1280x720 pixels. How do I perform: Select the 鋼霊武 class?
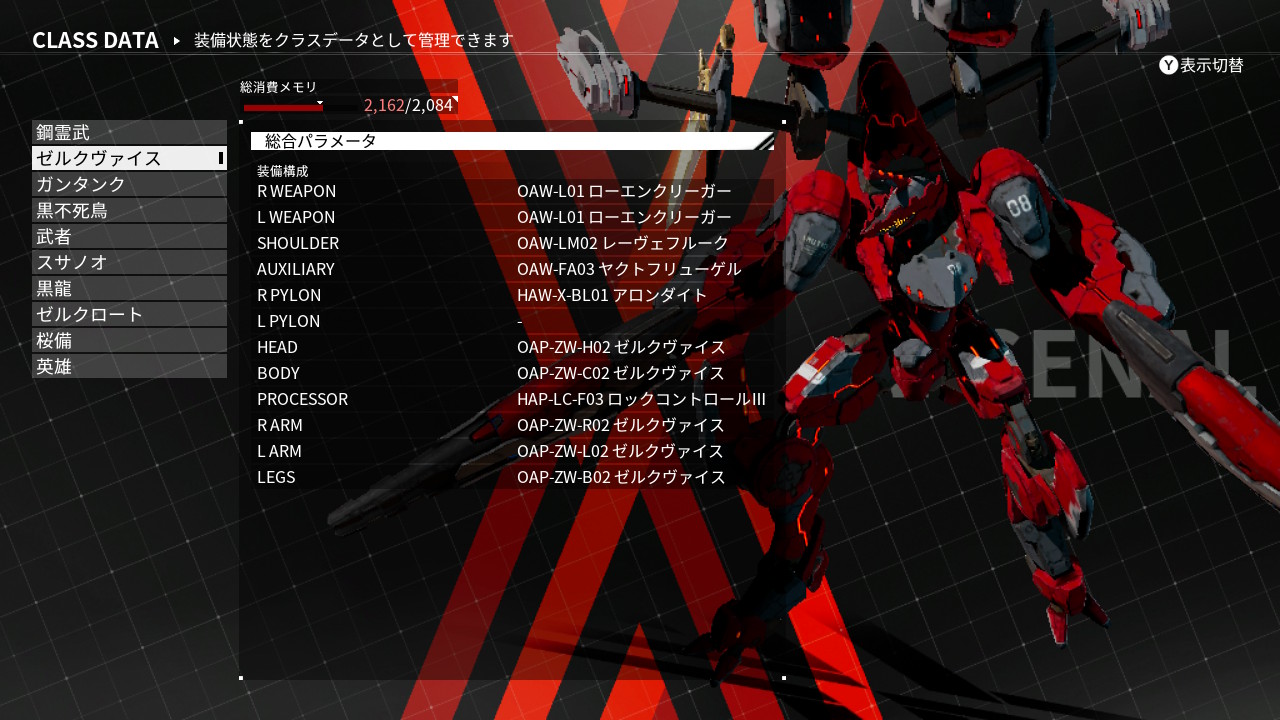(x=129, y=131)
